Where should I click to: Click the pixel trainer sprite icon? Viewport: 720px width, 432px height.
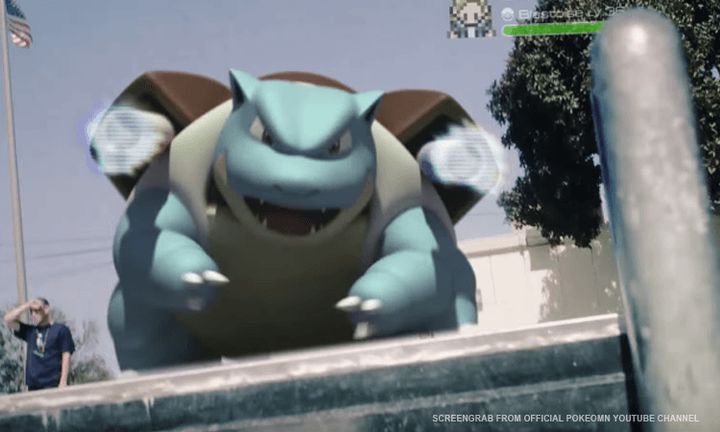[470, 19]
